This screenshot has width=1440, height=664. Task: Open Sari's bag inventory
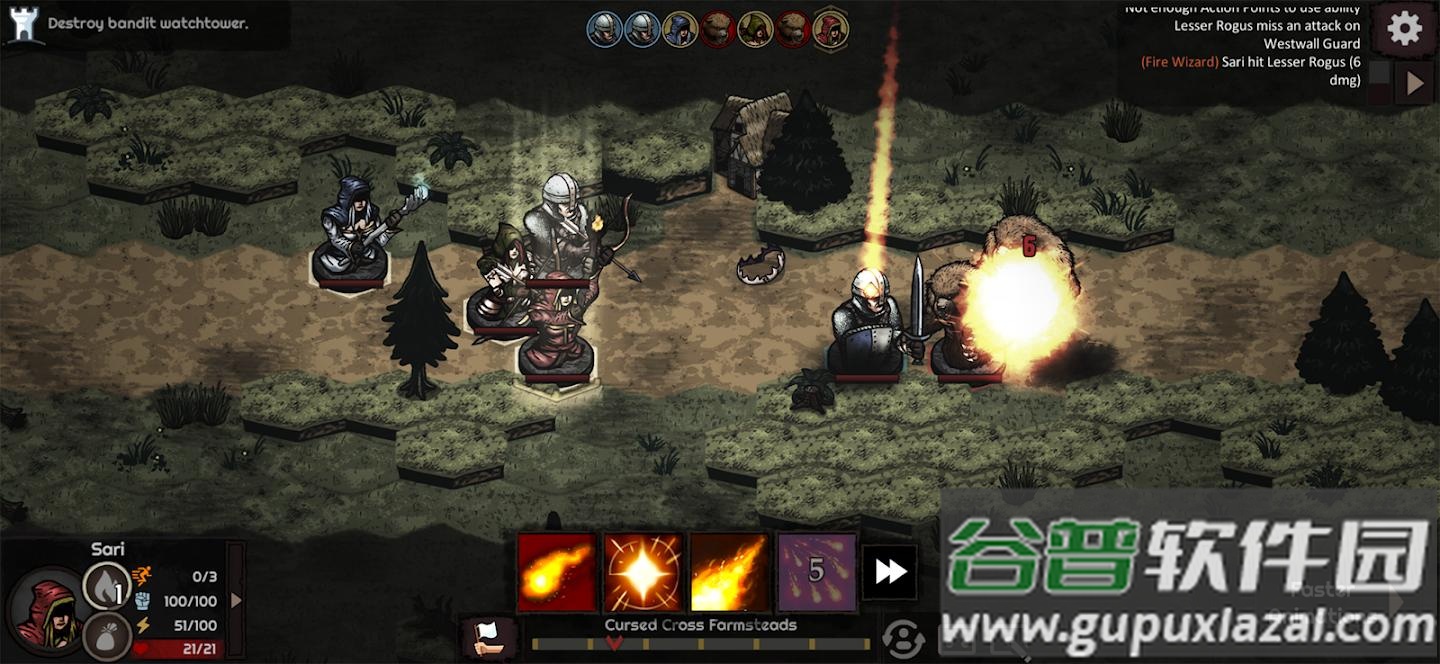coord(105,635)
